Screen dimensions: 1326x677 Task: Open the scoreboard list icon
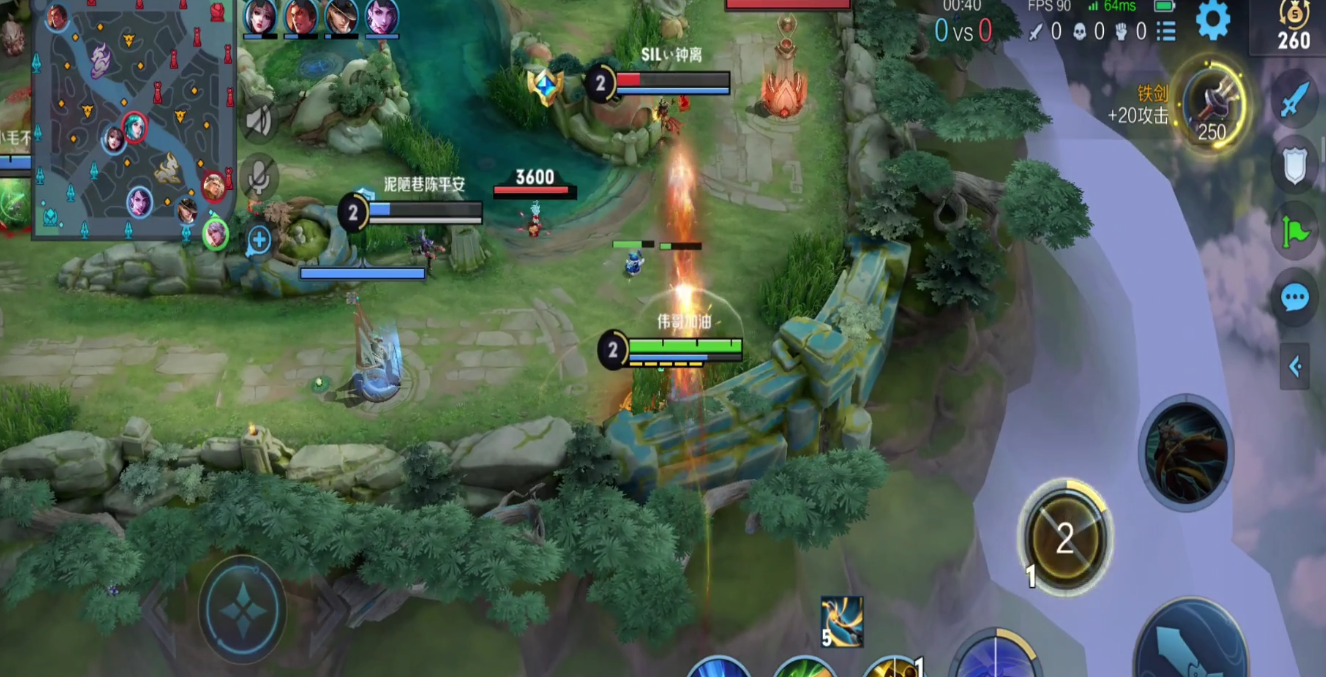(1166, 31)
